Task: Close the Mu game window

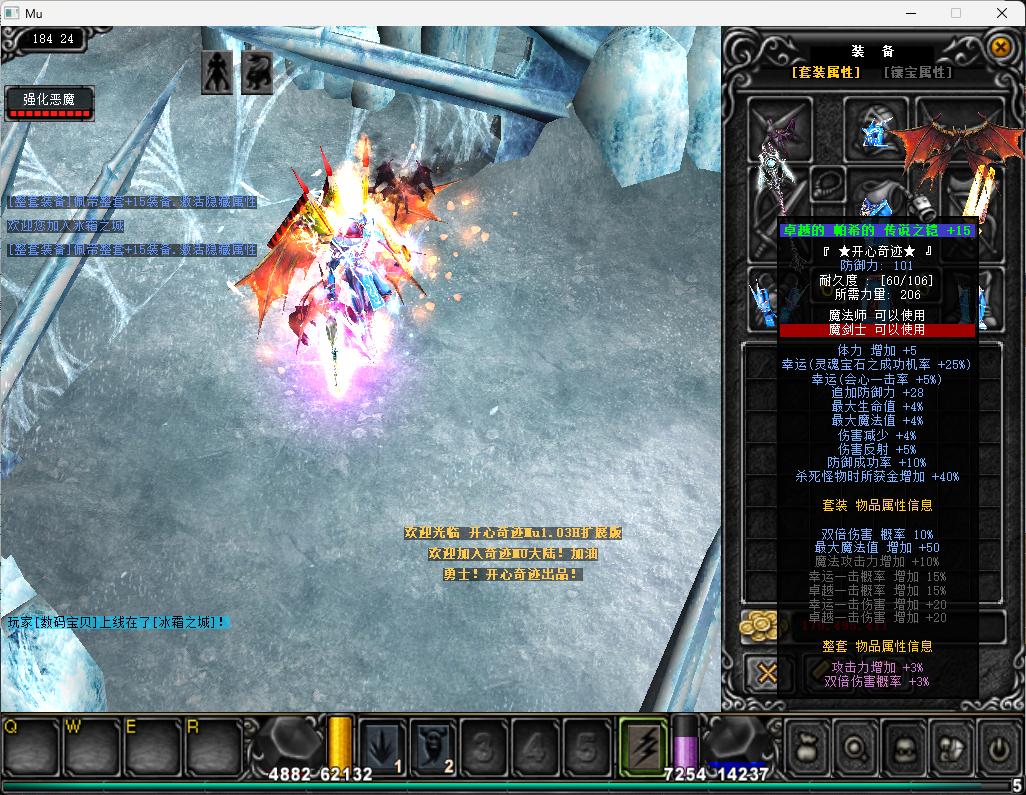Action: 1002,13
